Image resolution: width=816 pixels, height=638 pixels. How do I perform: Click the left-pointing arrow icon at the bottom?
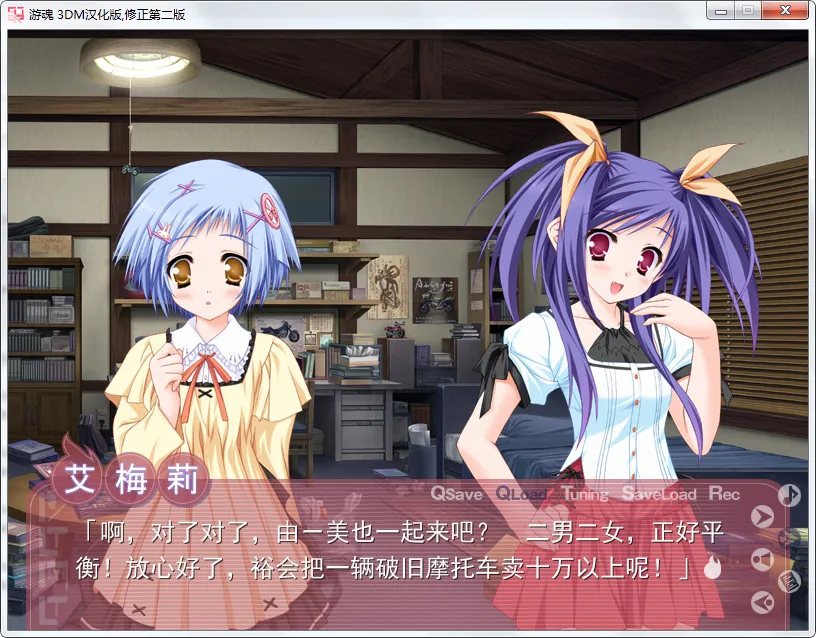[763, 601]
